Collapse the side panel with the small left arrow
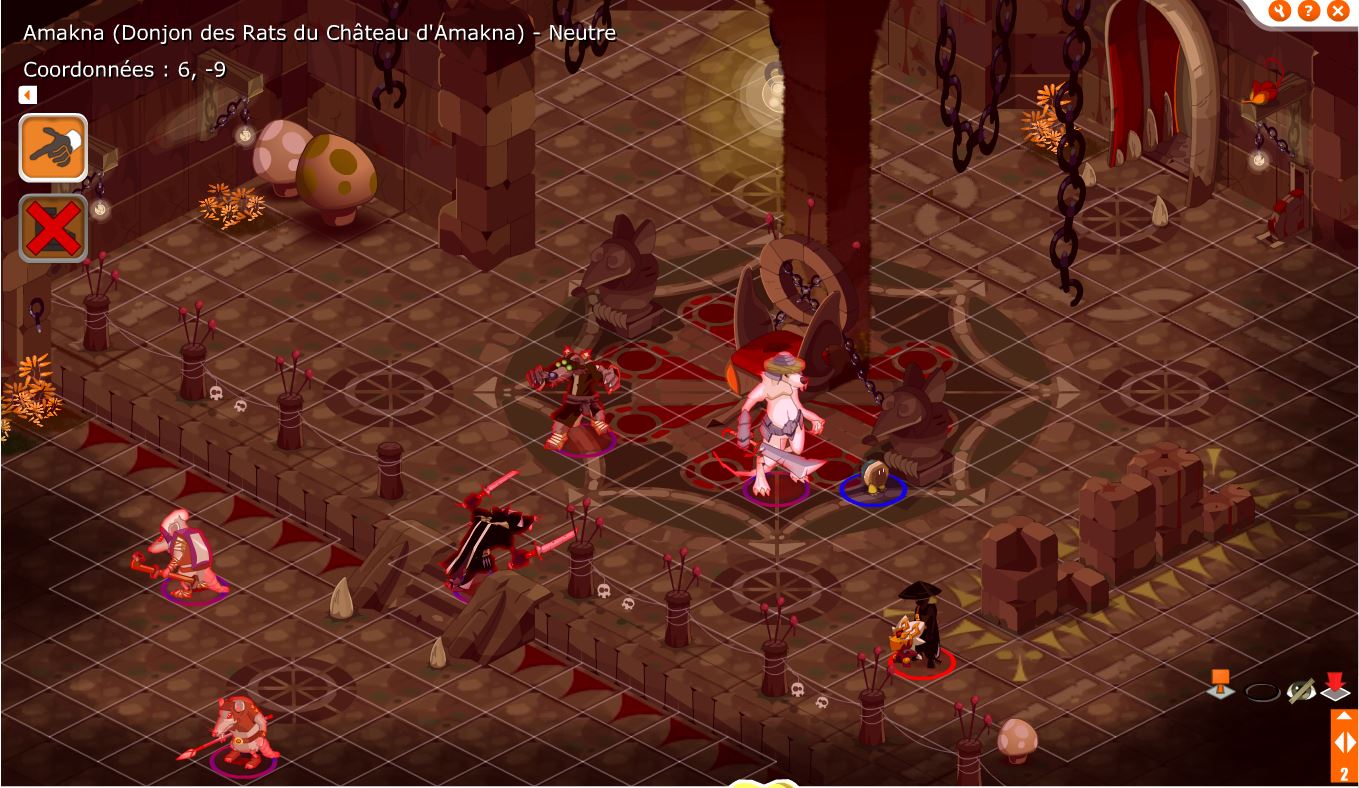The height and width of the screenshot is (788, 1359). 27,94
